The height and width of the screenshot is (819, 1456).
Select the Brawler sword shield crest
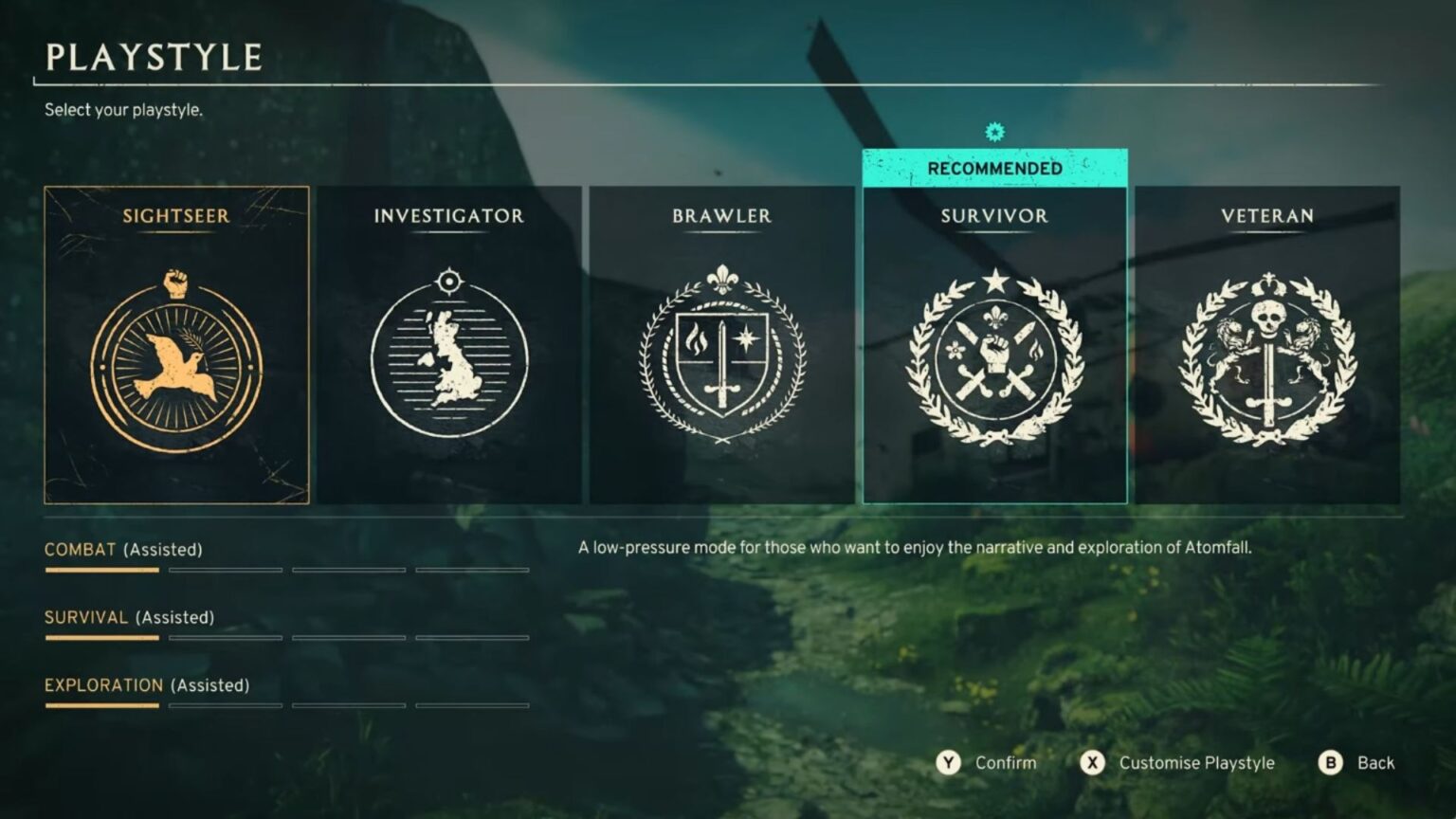[x=720, y=357]
